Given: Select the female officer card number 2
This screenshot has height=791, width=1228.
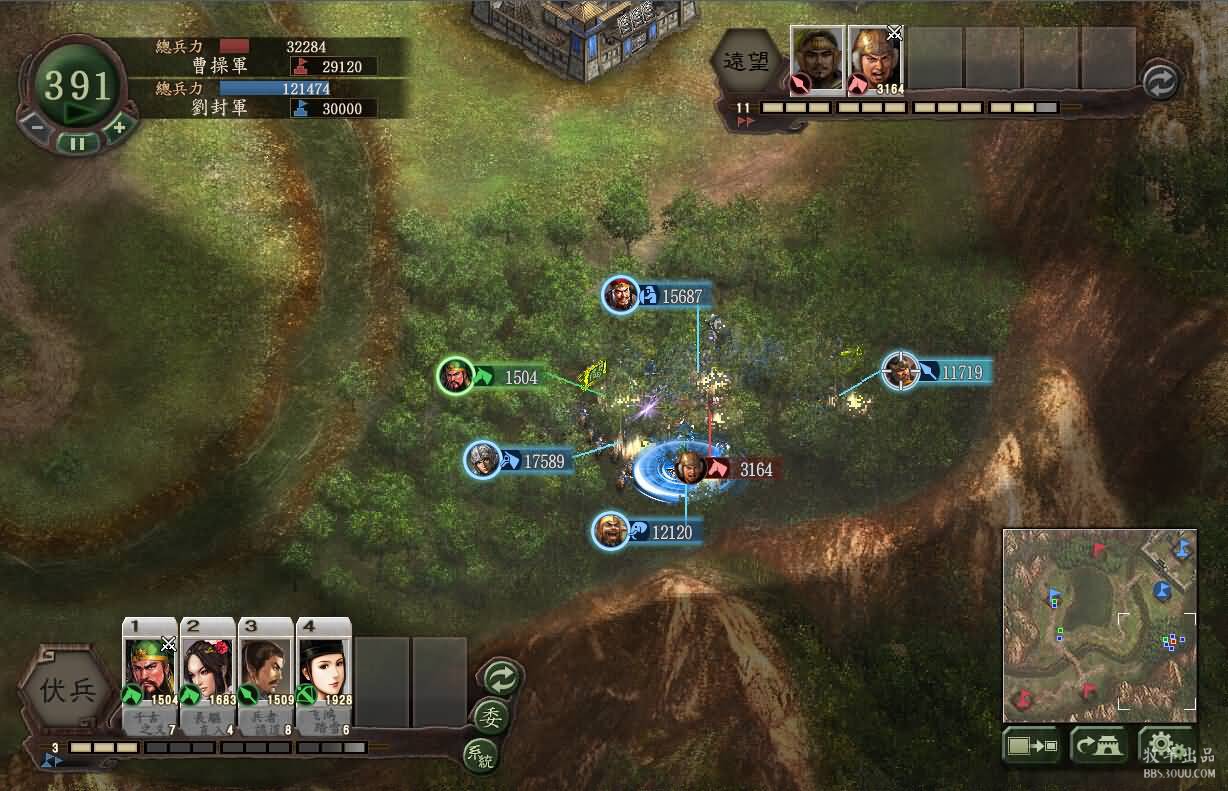Looking at the screenshot, I should 208,670.
